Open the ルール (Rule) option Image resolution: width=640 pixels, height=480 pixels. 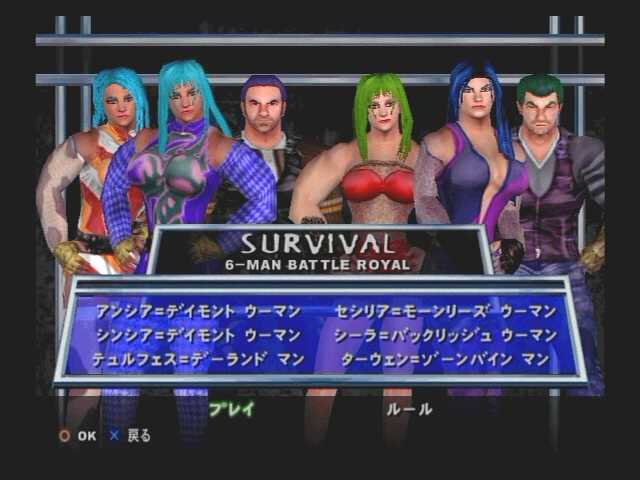pyautogui.click(x=409, y=408)
